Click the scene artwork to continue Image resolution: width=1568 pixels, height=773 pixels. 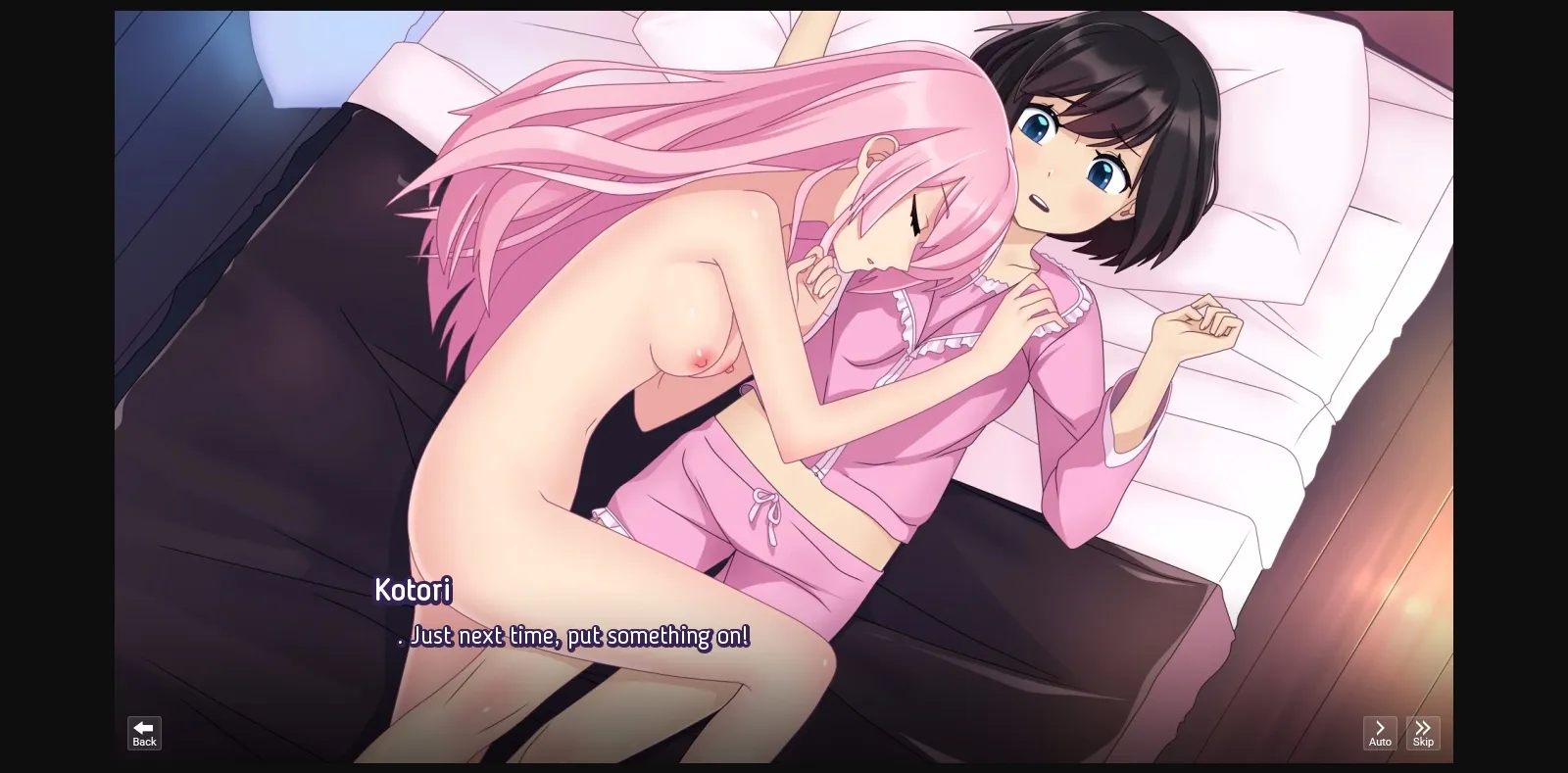click(784, 343)
